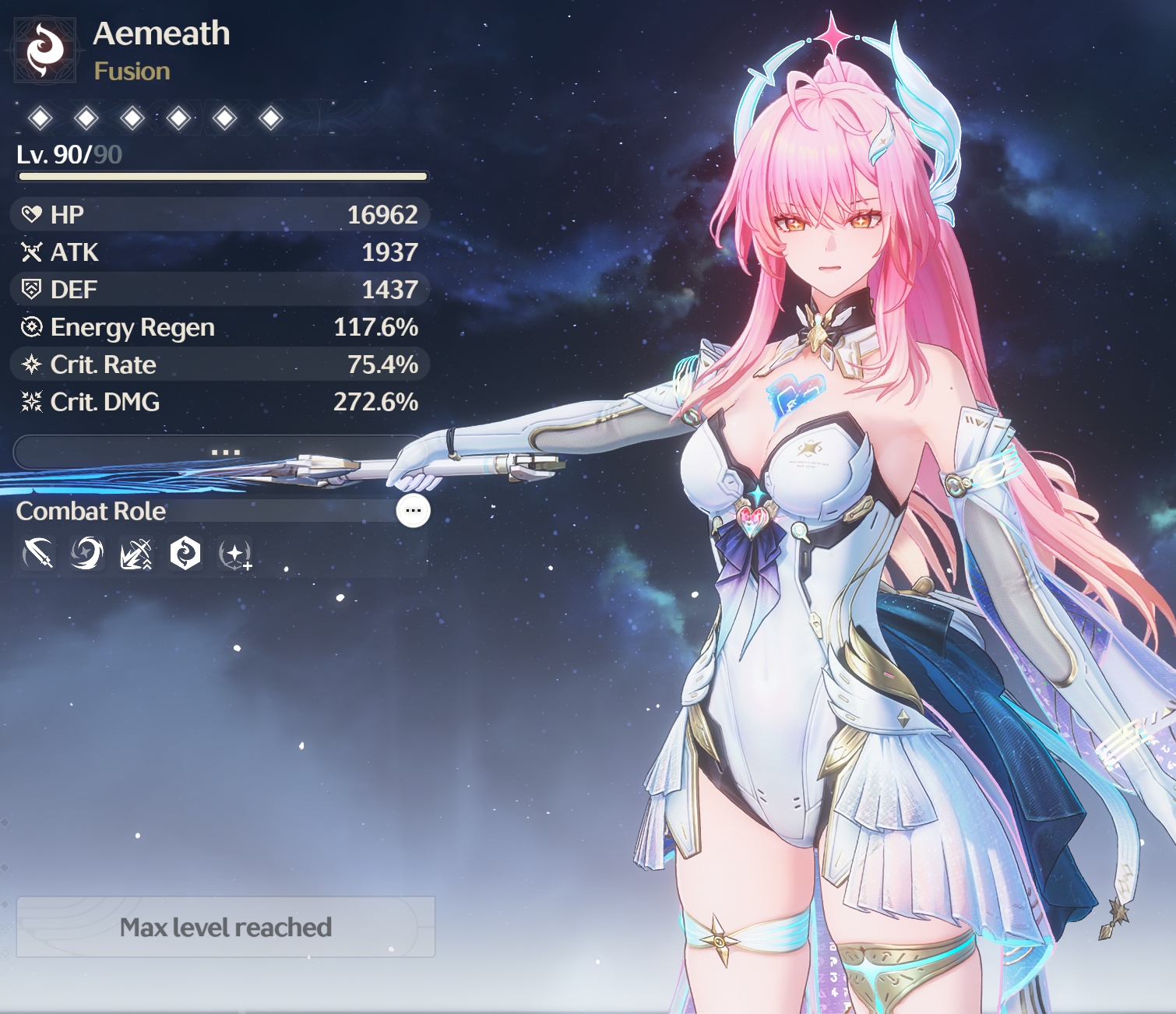Select the hexagon Fusion combat role icon
The height and width of the screenshot is (1014, 1176).
pos(185,554)
